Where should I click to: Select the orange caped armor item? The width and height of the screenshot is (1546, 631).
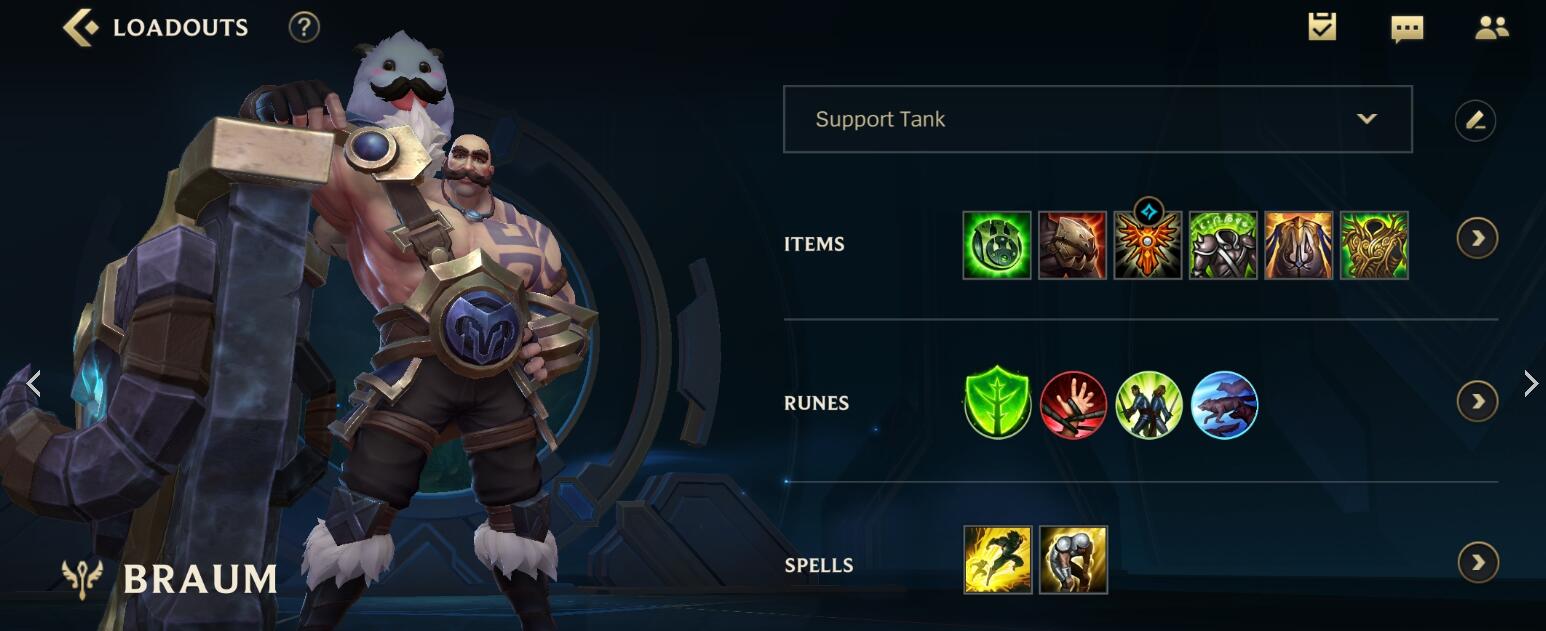[1298, 245]
